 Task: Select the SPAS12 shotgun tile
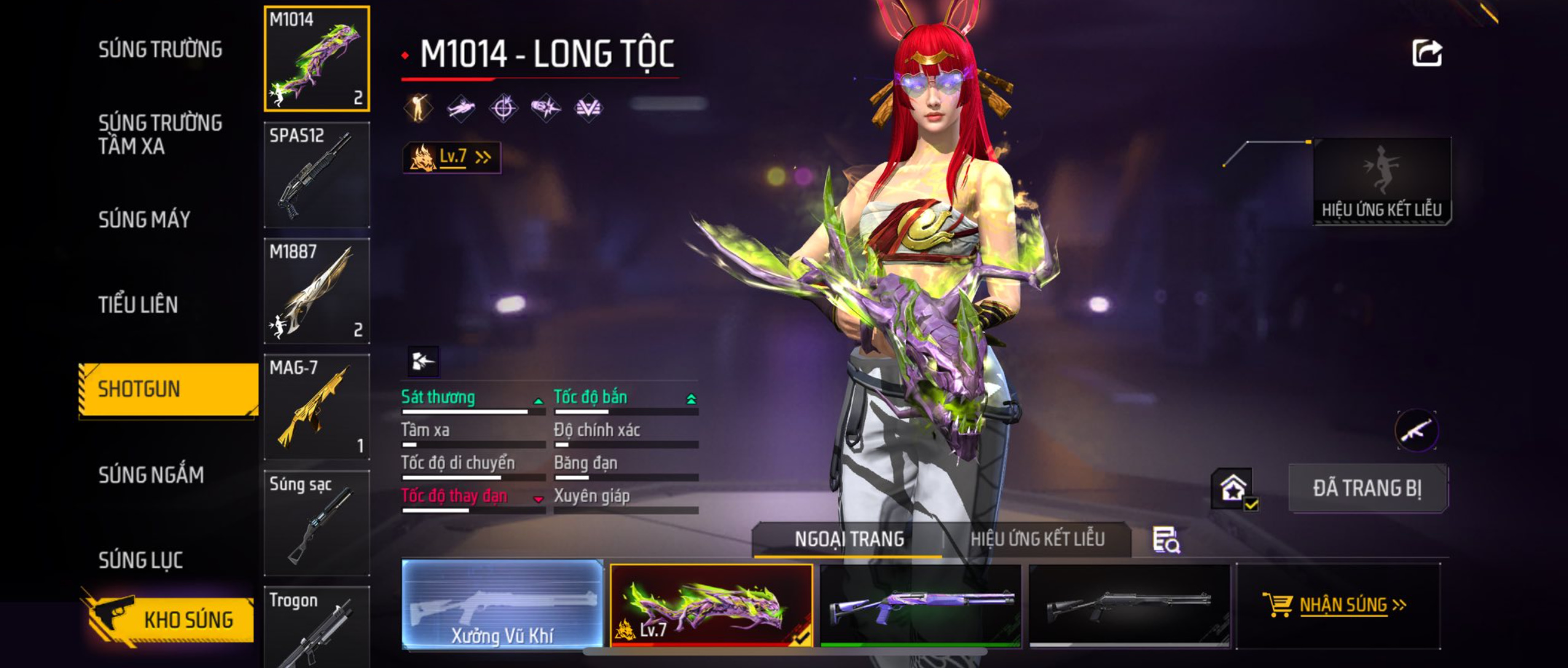tap(317, 175)
